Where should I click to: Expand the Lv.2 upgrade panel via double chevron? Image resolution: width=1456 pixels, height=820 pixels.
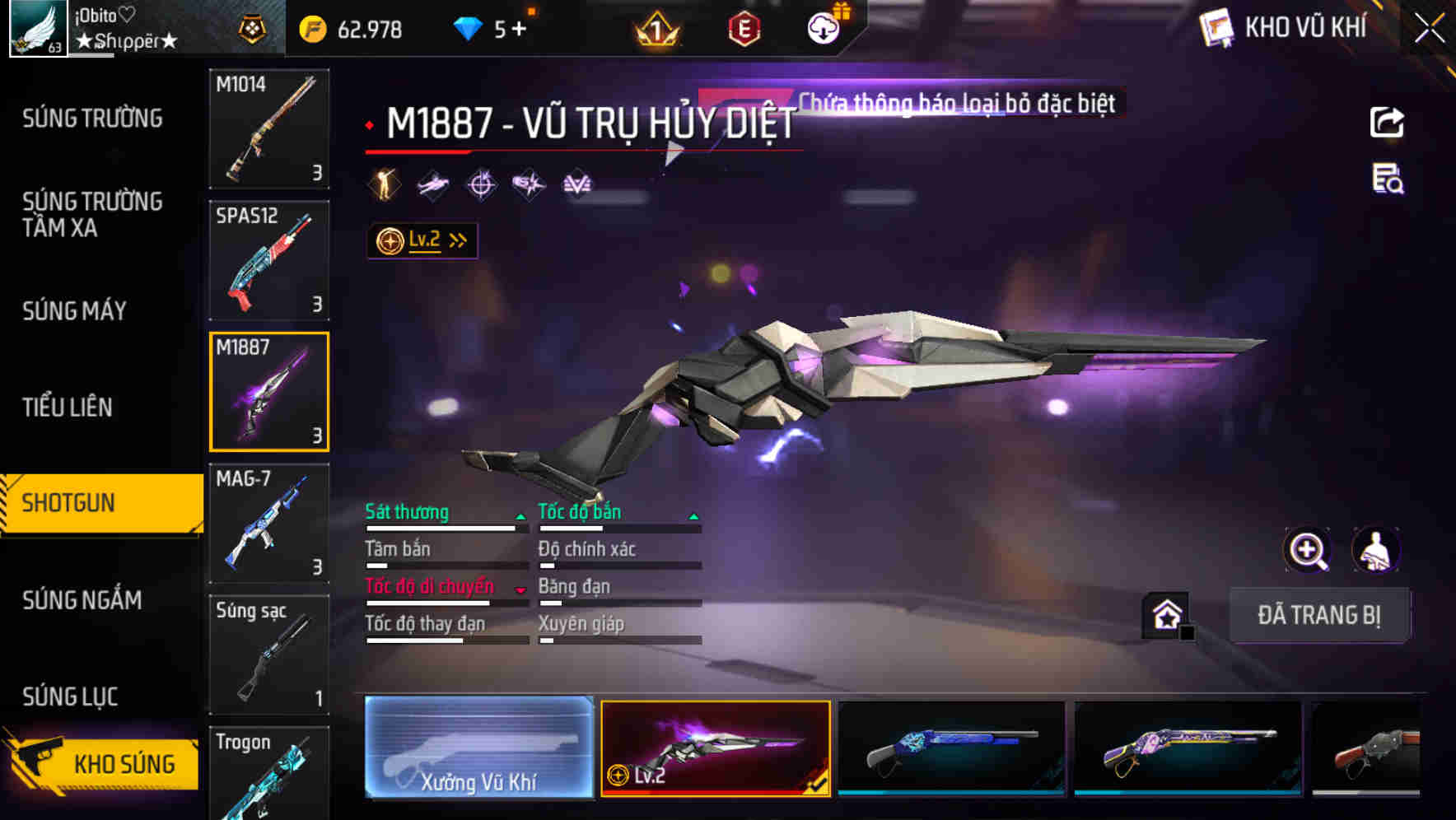pos(455,239)
